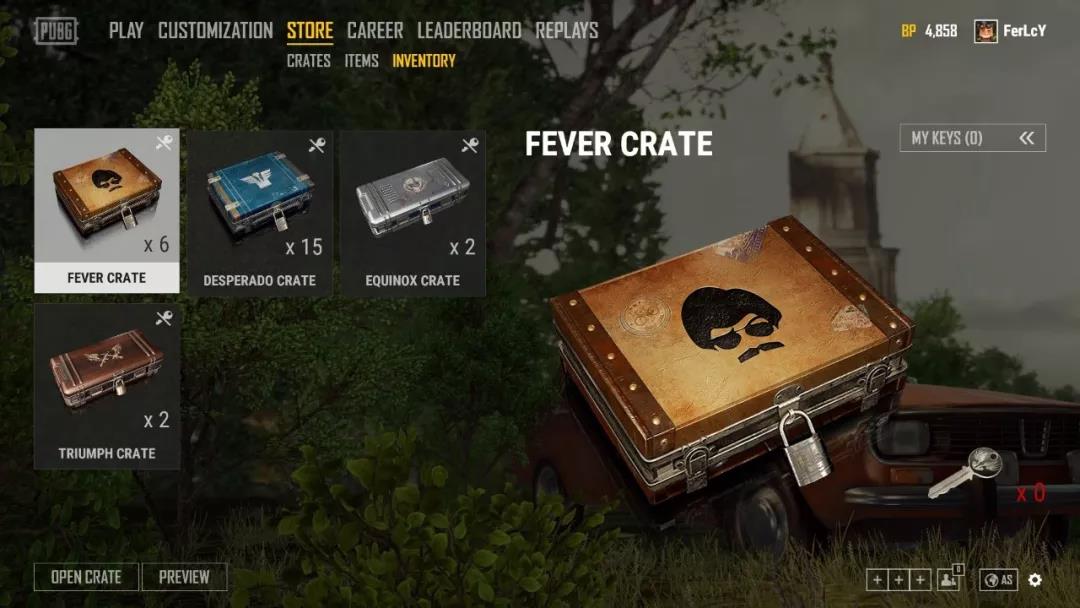Open the Play menu
The width and height of the screenshot is (1080, 608).
(x=126, y=31)
